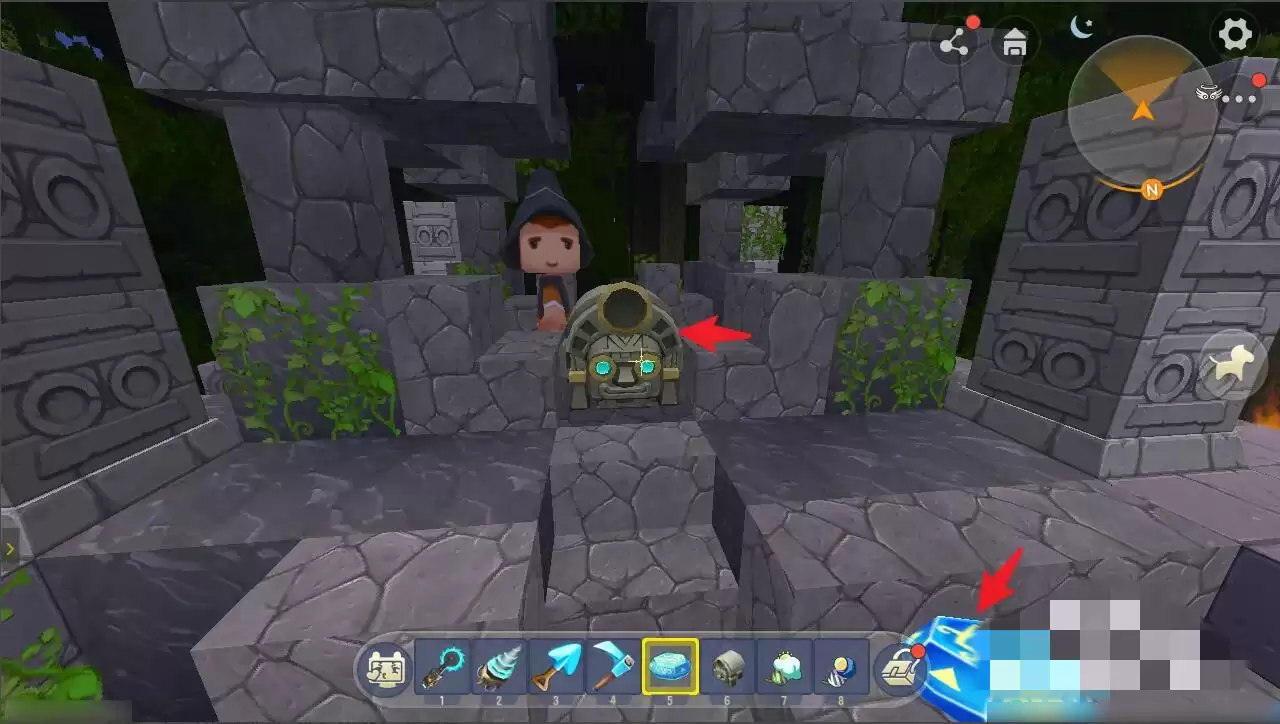Open the home house icon
The height and width of the screenshot is (724, 1280).
pyautogui.click(x=1014, y=44)
